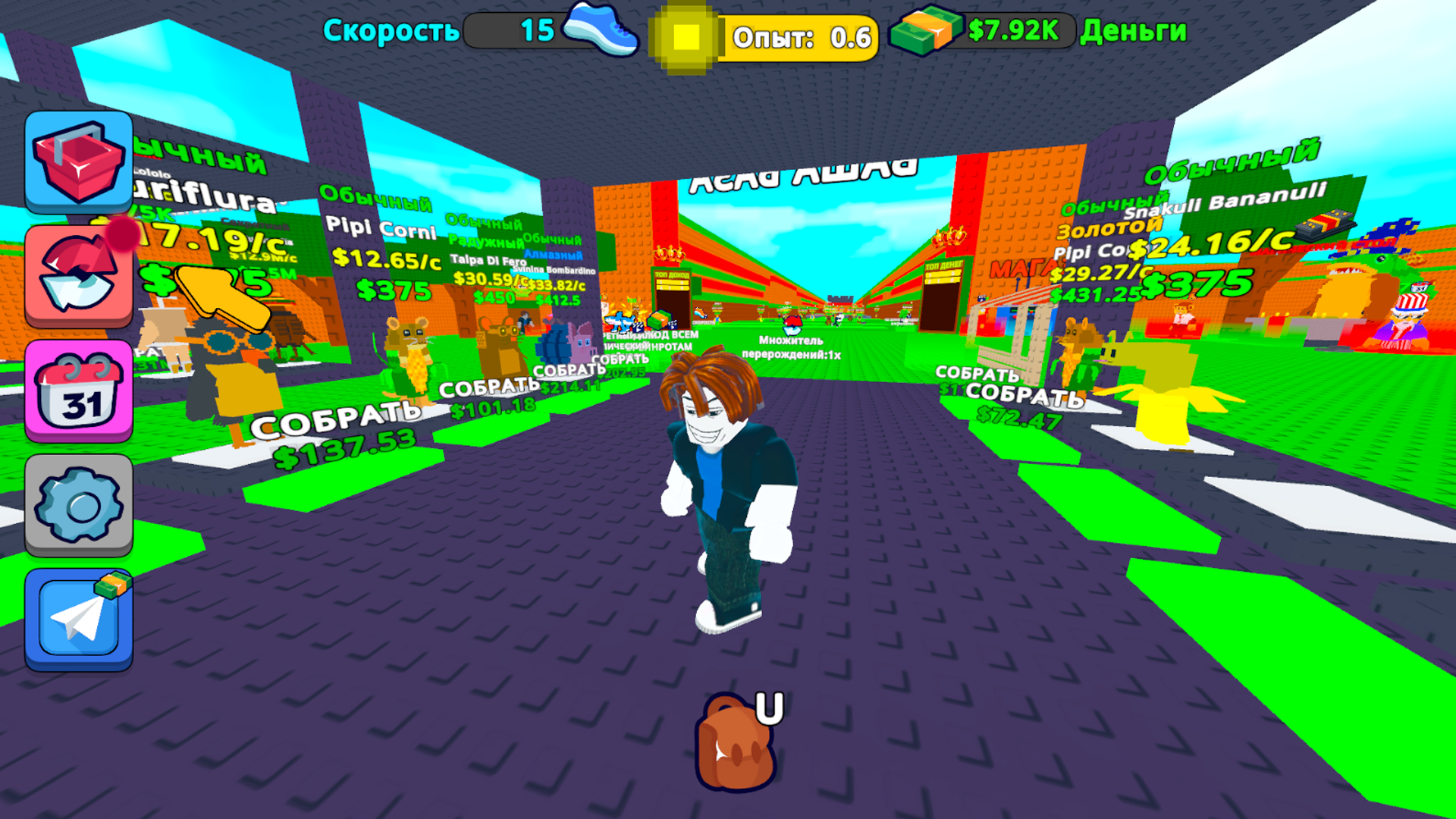Click the Опыт progress bar

800,35
